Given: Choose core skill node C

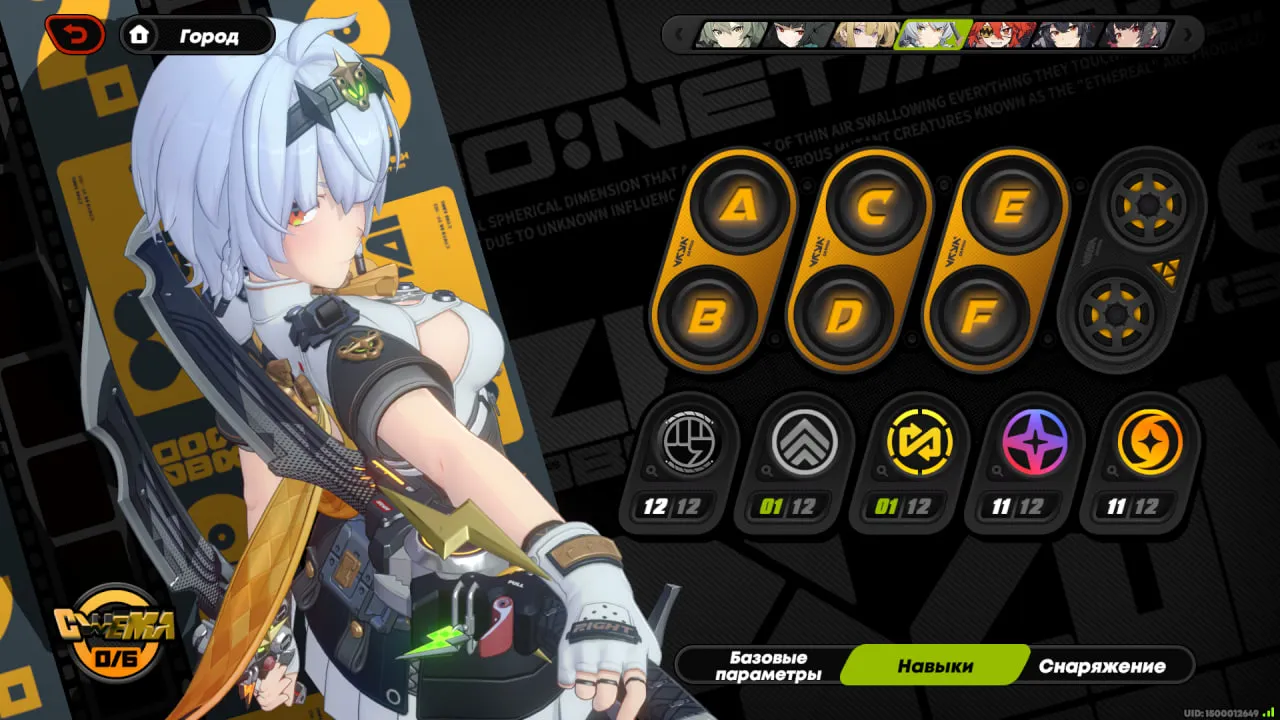Looking at the screenshot, I should tap(876, 207).
